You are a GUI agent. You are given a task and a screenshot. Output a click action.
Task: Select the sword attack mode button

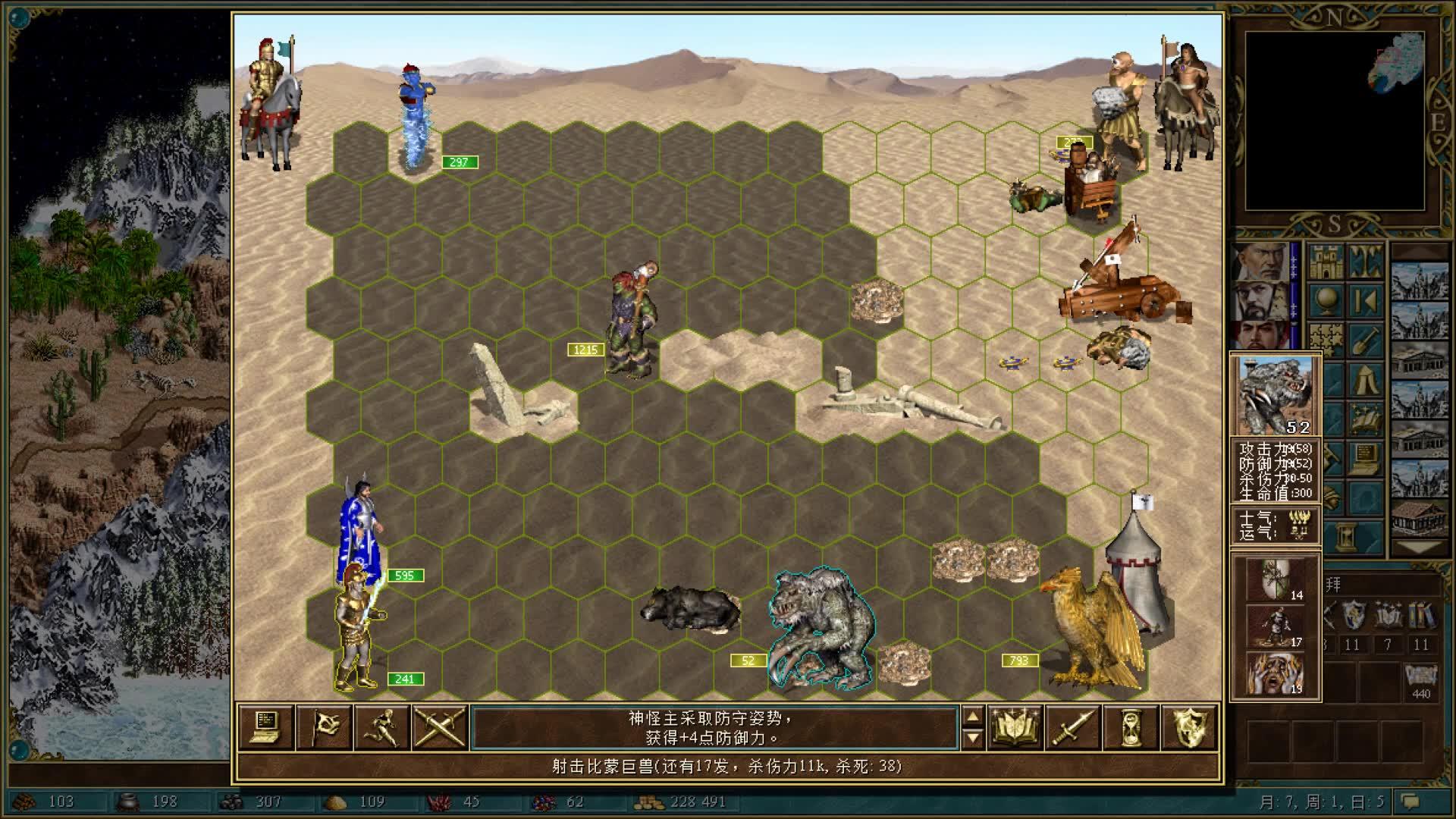point(1073,728)
